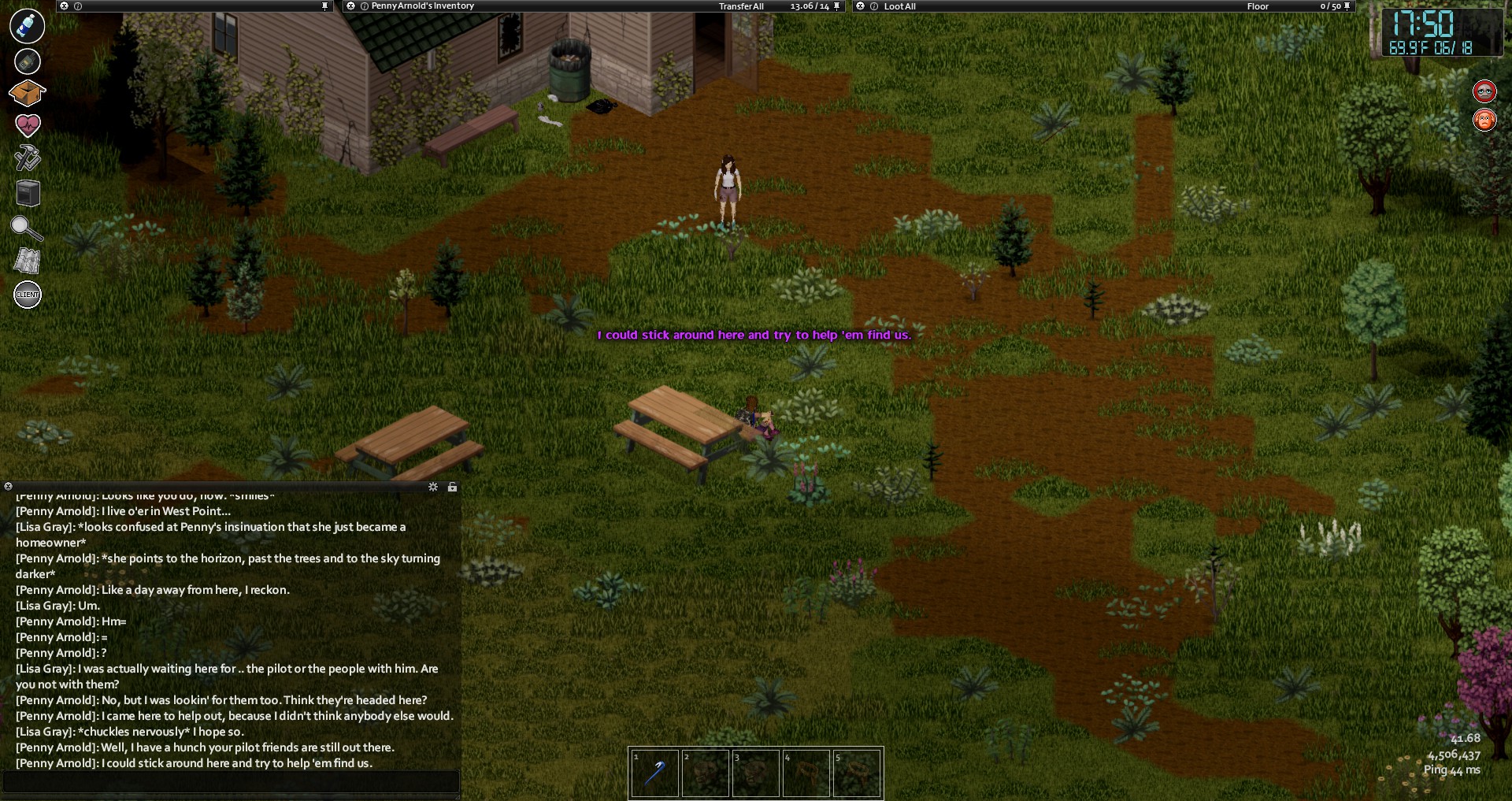Close Penny Arnold's Inventory window
This screenshot has width=1512, height=801.
[351, 6]
